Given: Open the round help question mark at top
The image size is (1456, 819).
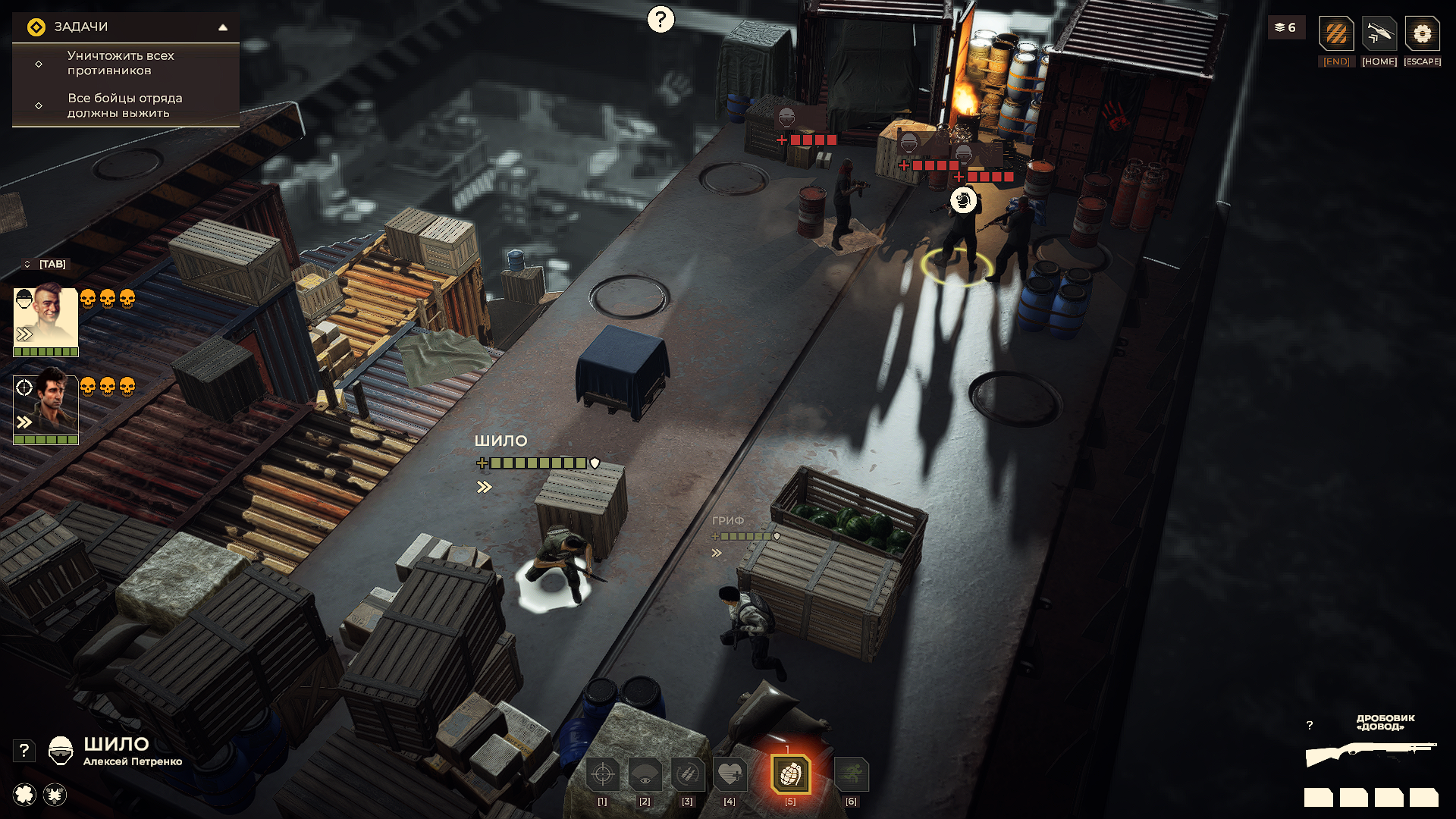Looking at the screenshot, I should [x=661, y=20].
